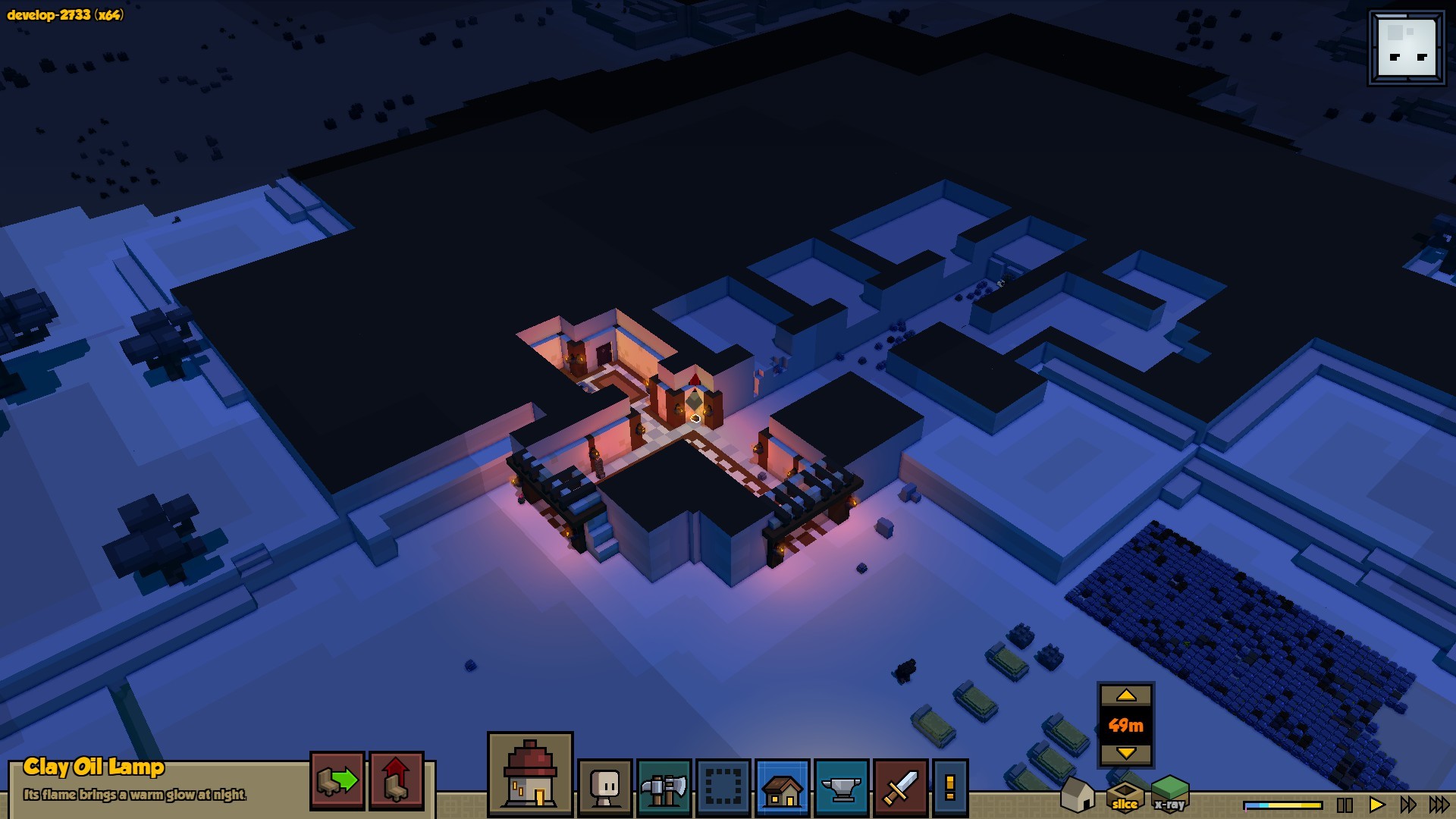Click the move item chair button
This screenshot has height=819, width=1456.
(x=337, y=780)
